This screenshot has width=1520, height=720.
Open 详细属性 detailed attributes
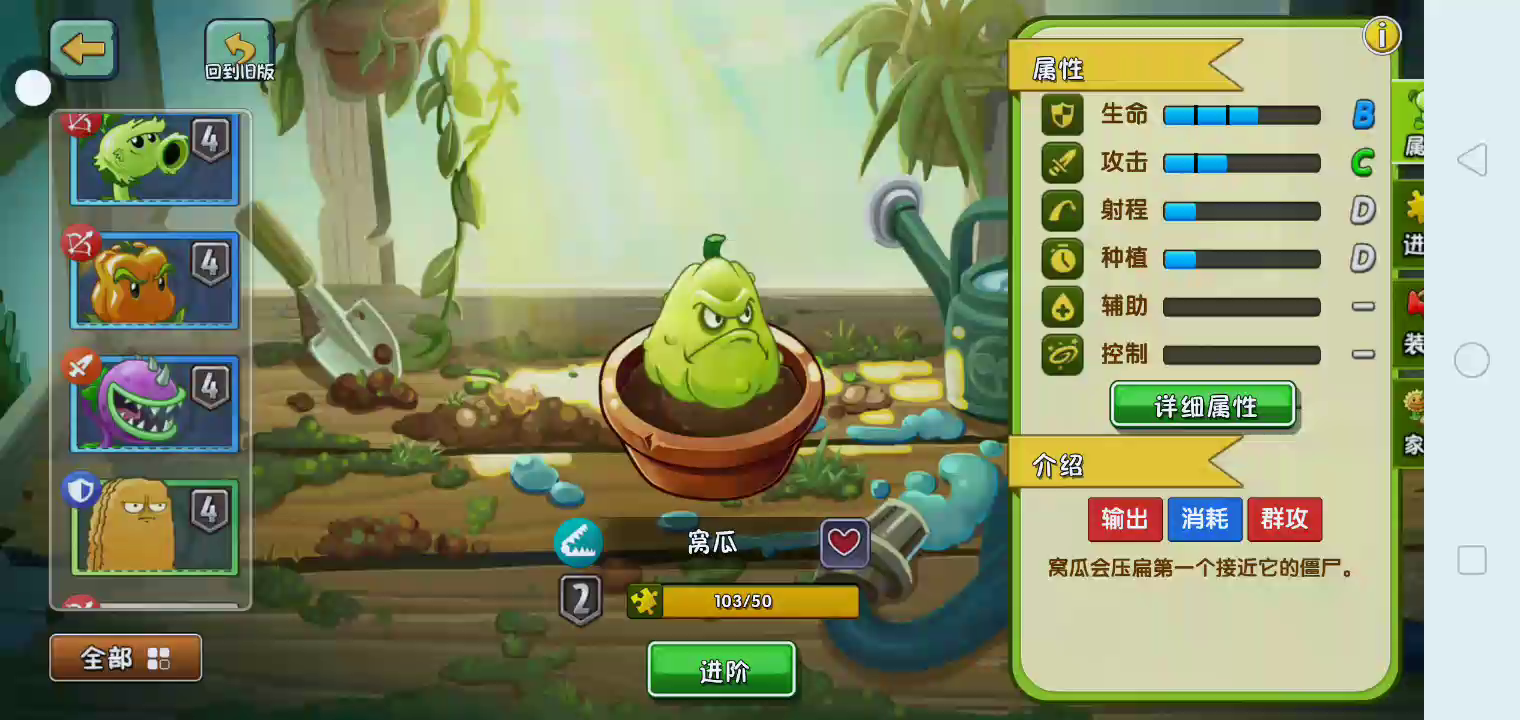[1203, 406]
